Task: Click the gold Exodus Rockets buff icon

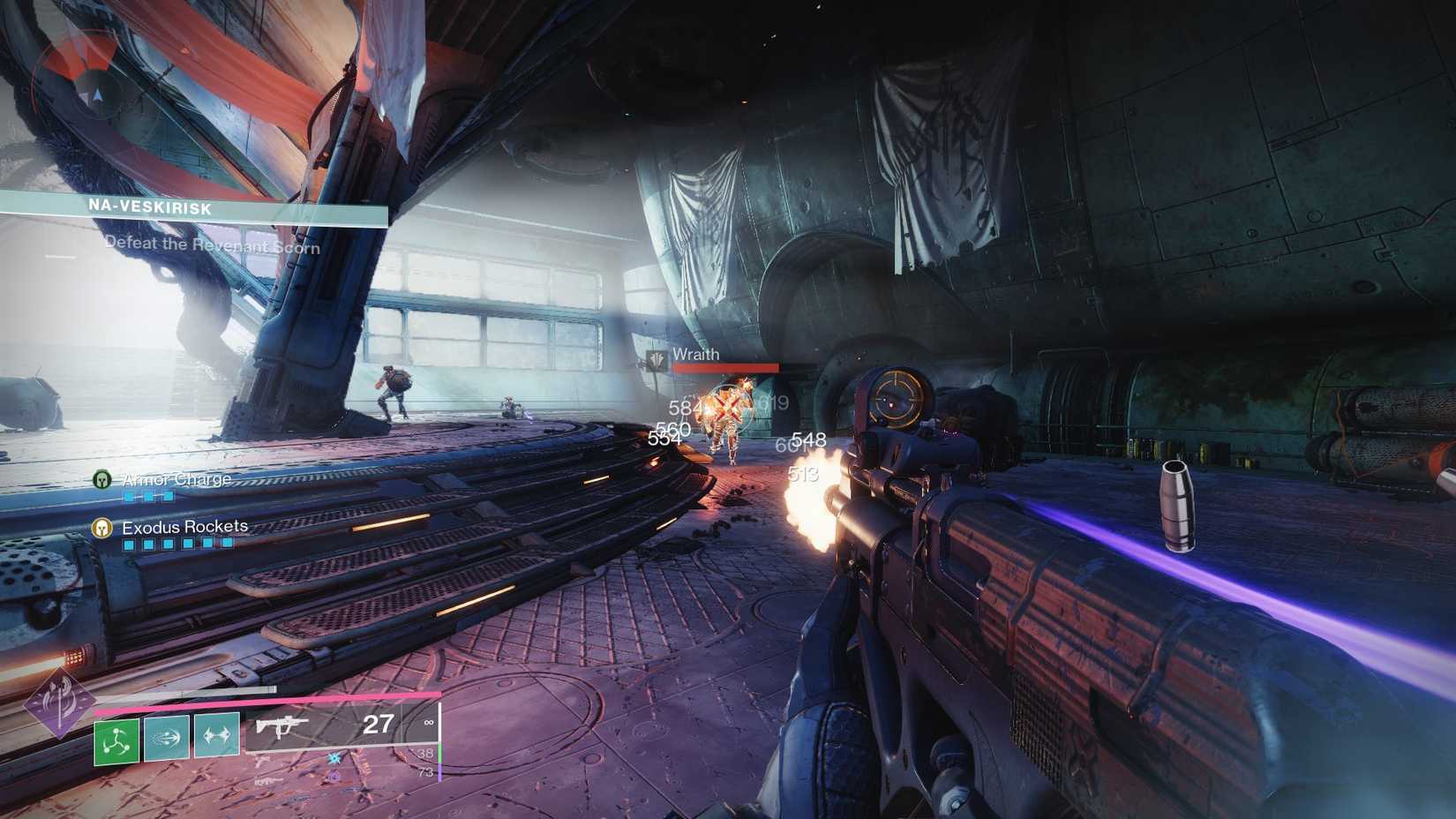Action: [101, 528]
